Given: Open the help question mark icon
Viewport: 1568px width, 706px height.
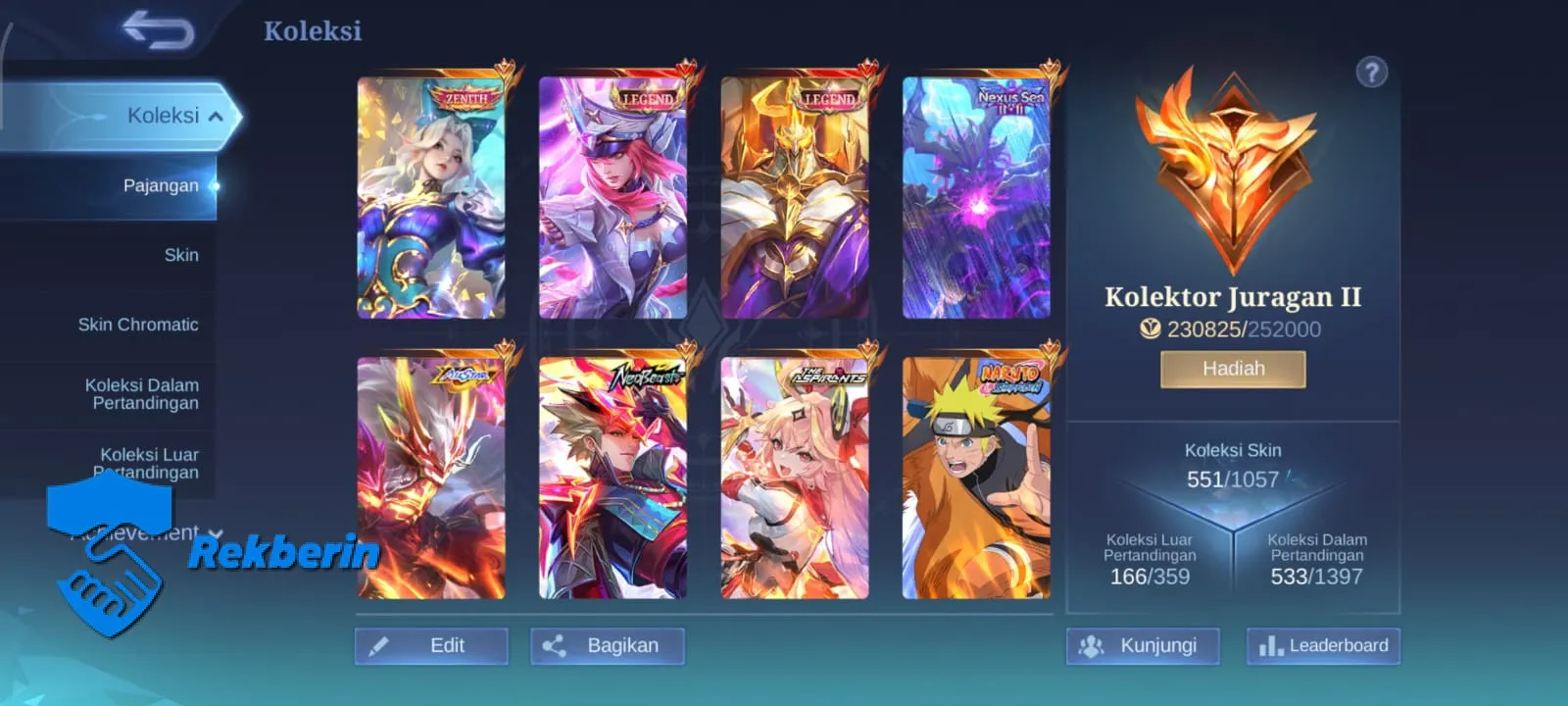Looking at the screenshot, I should [1374, 72].
